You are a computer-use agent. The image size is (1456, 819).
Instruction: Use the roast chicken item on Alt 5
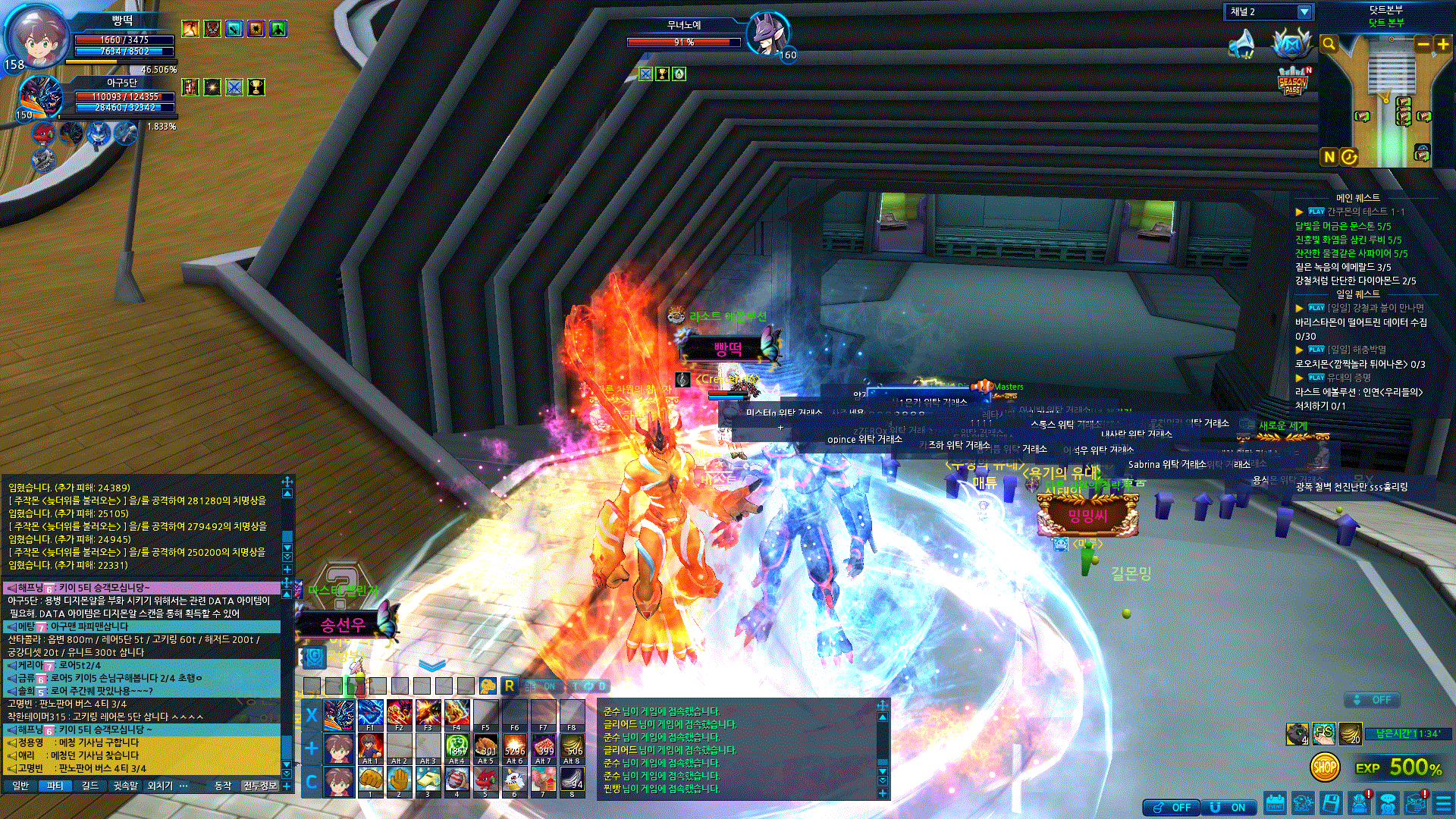click(485, 748)
